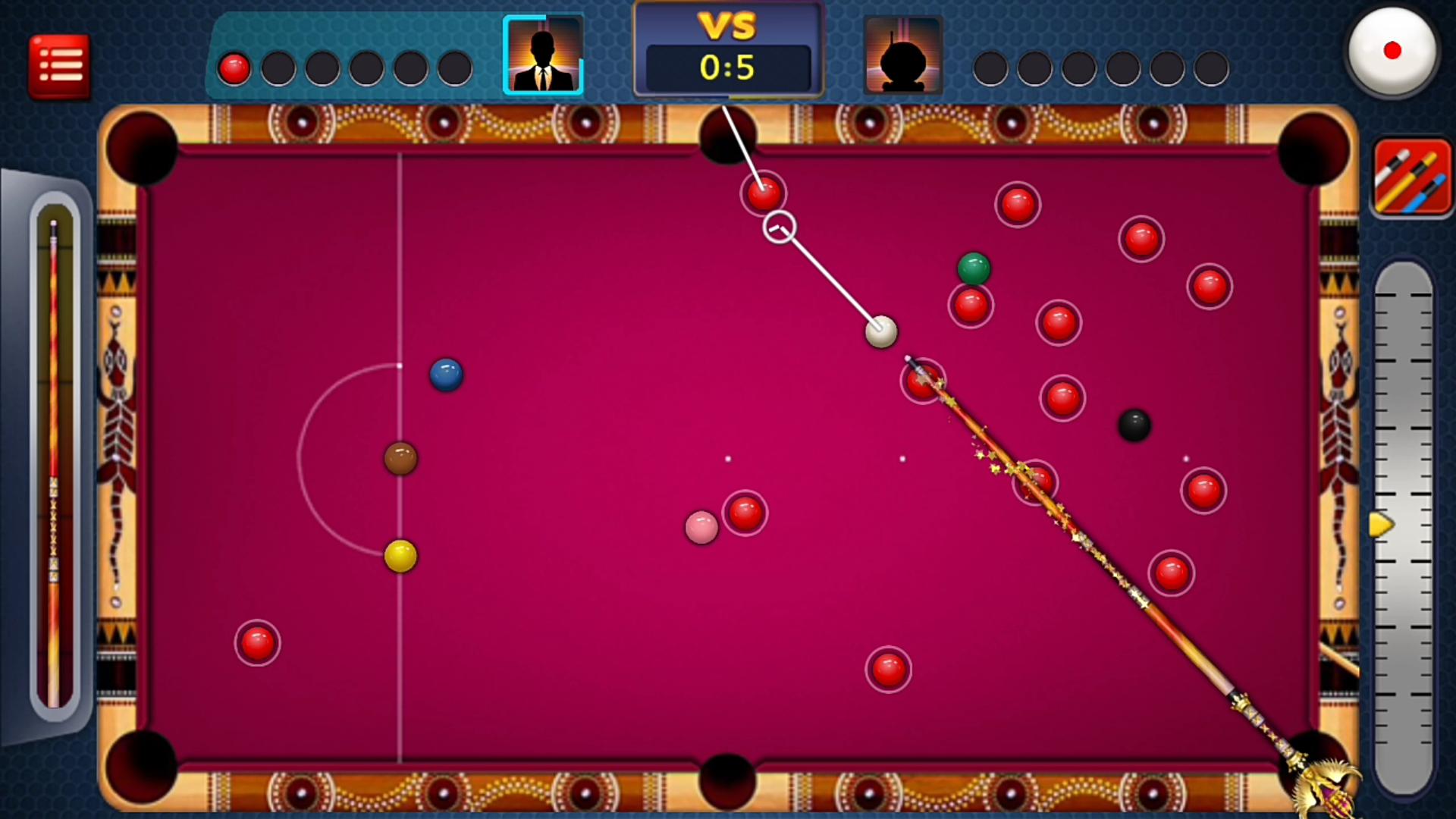
Task: Select the green ball as your target
Action: click(974, 267)
